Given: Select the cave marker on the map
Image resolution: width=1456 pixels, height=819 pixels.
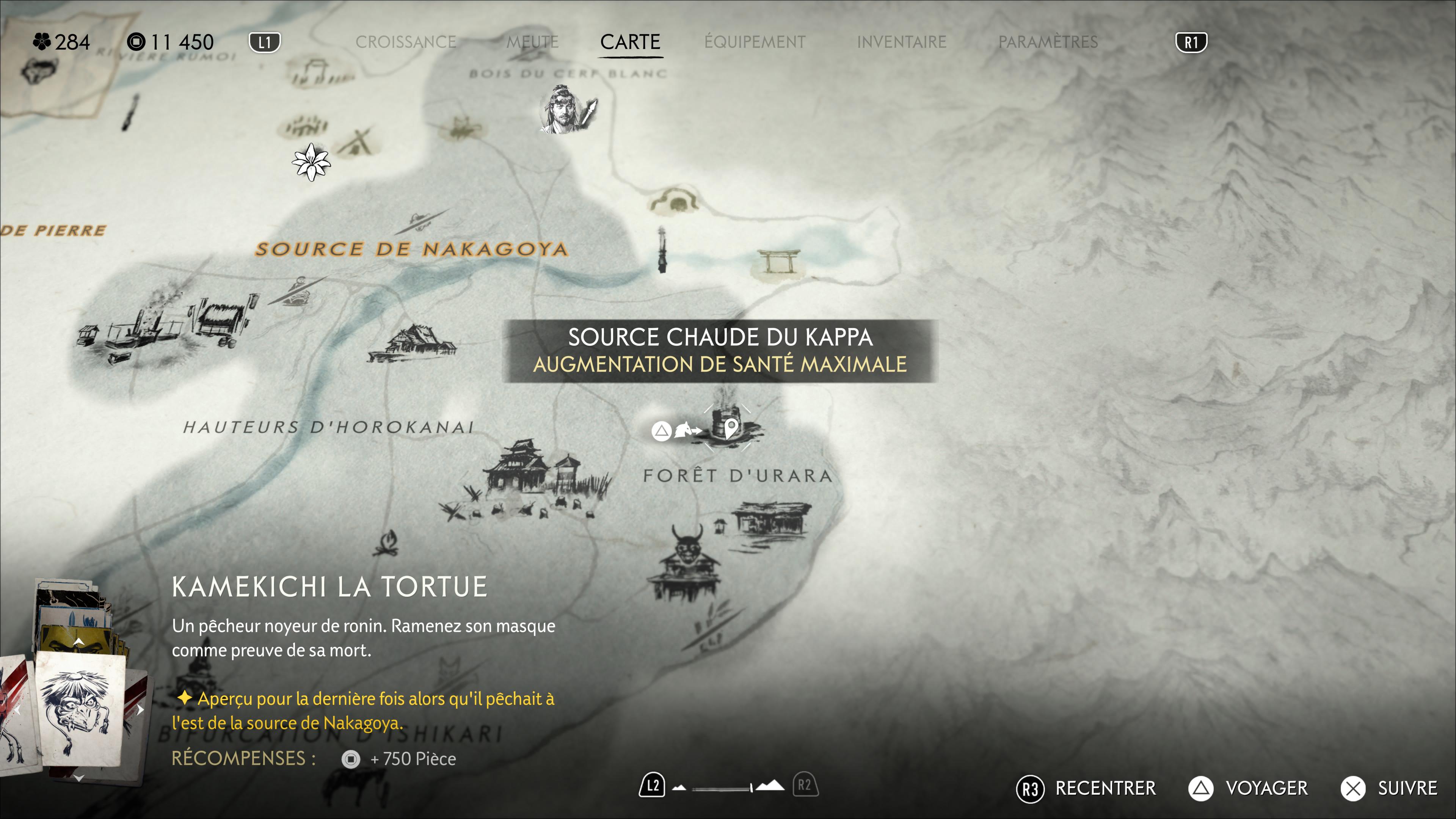Looking at the screenshot, I should (x=675, y=202).
